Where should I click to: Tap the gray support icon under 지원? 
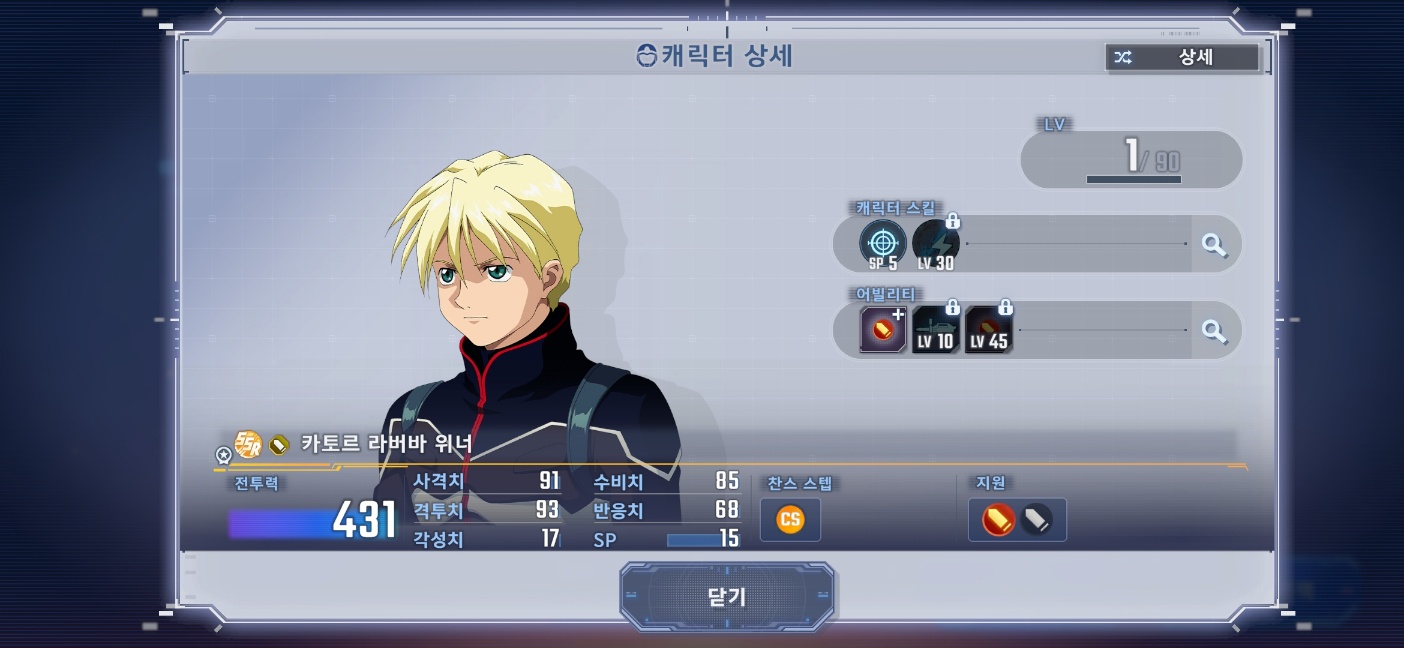click(1036, 520)
